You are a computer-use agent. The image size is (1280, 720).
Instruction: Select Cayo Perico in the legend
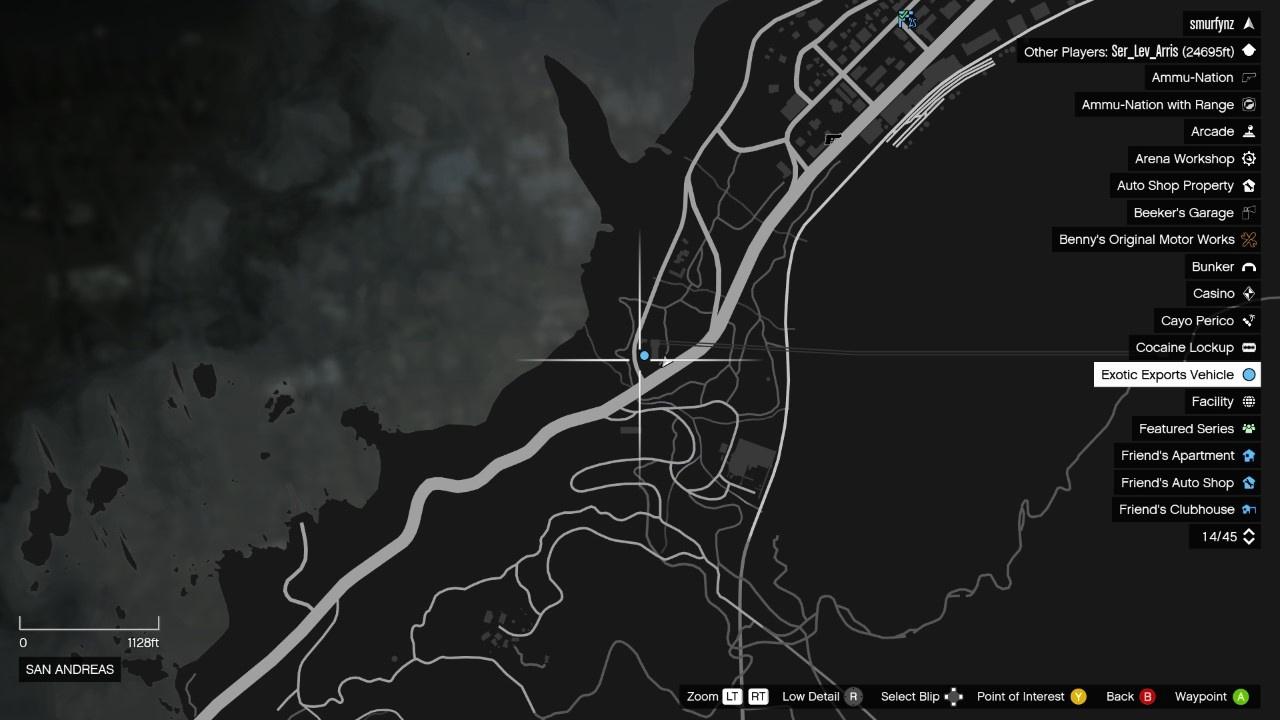[x=1206, y=321]
